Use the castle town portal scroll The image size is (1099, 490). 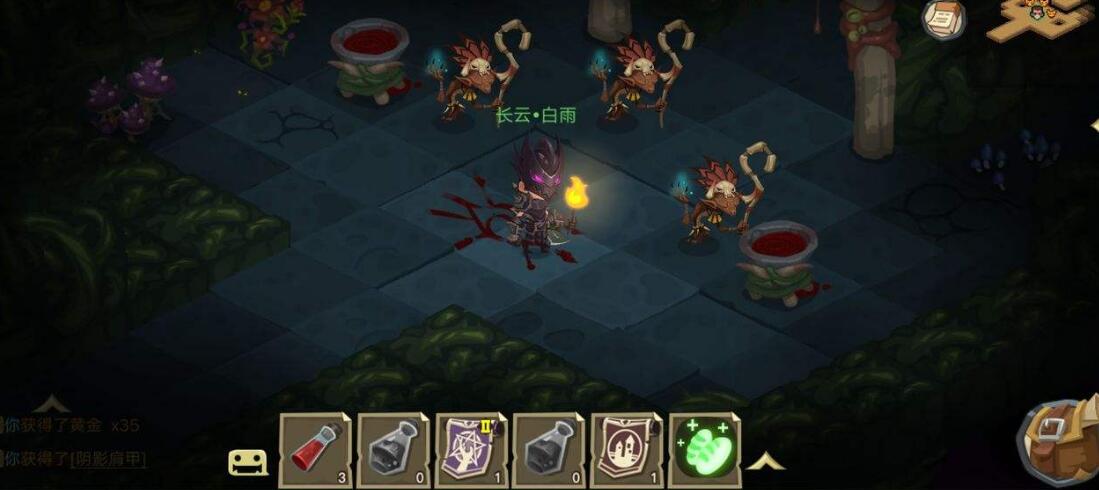click(627, 450)
